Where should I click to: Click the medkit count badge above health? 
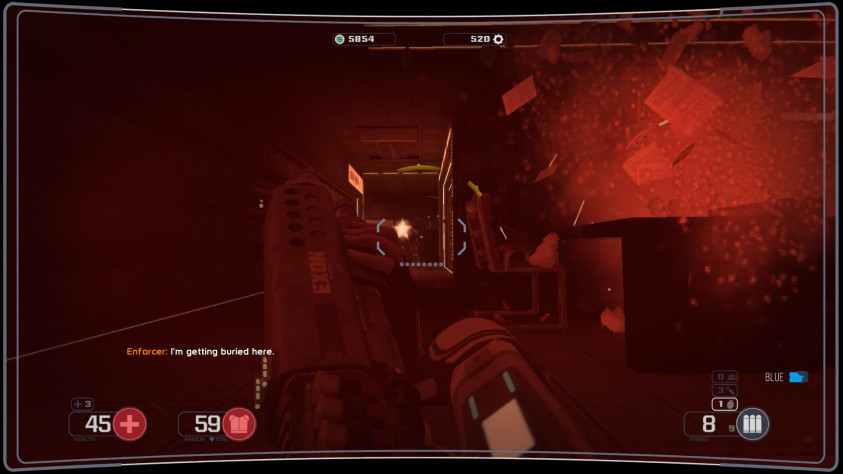[82, 404]
